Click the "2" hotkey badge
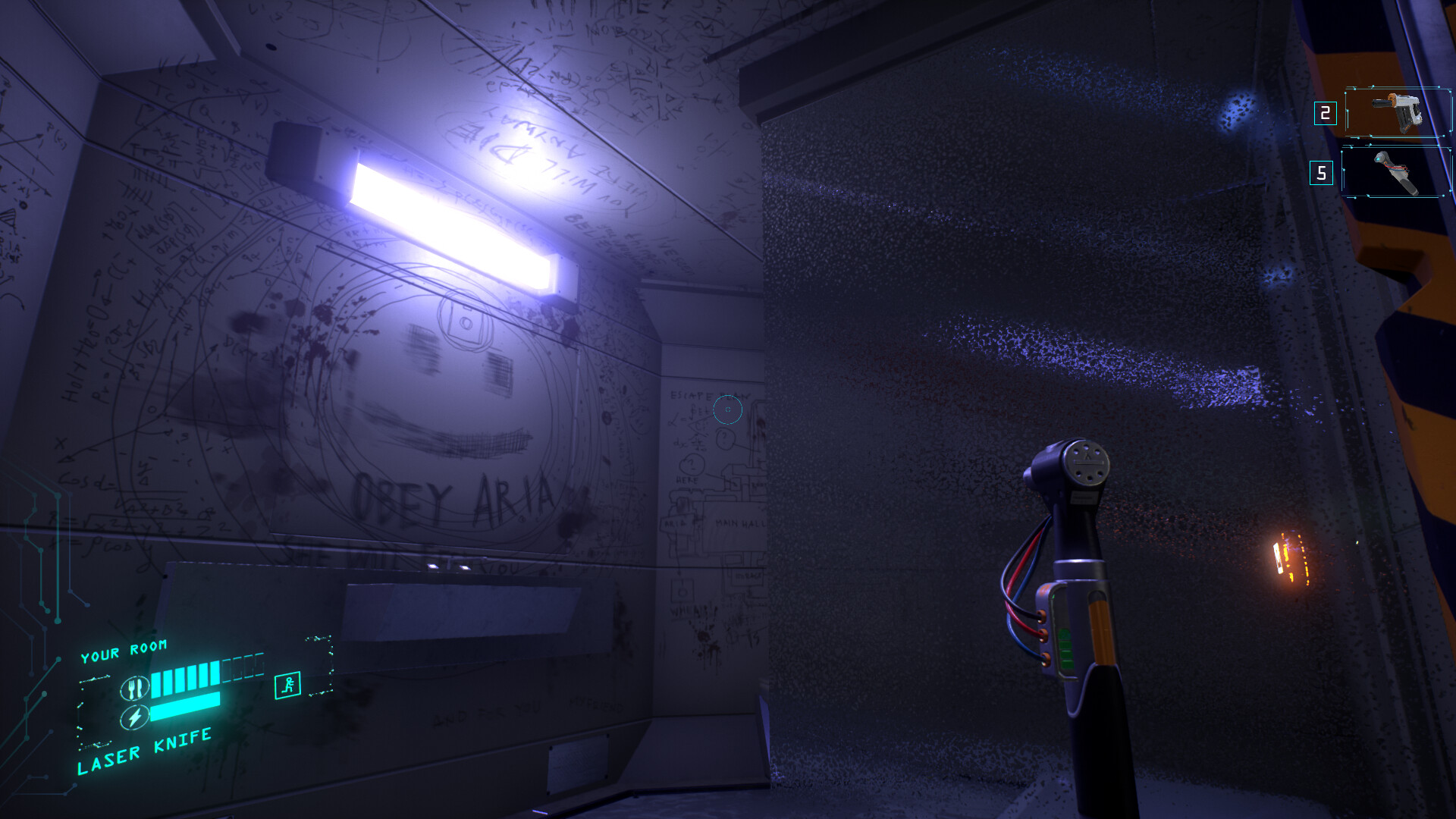 point(1324,115)
